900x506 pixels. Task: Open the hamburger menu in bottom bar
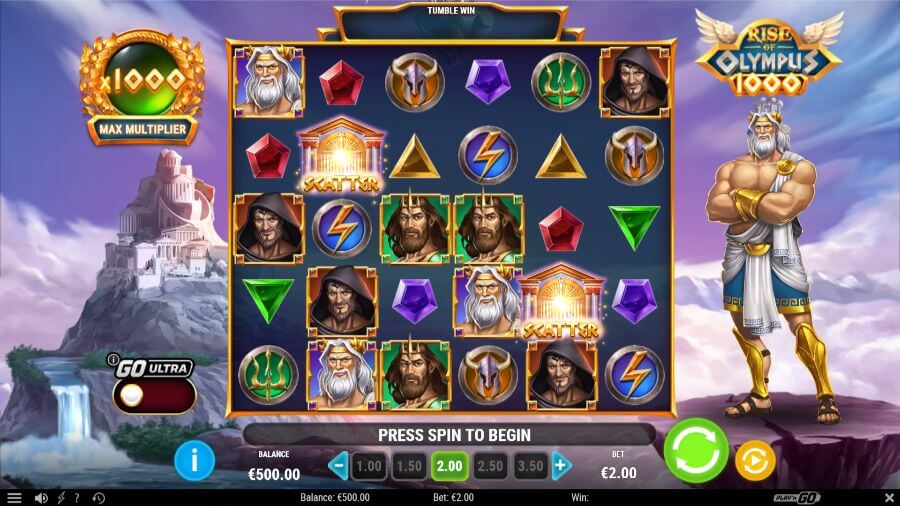[x=13, y=497]
